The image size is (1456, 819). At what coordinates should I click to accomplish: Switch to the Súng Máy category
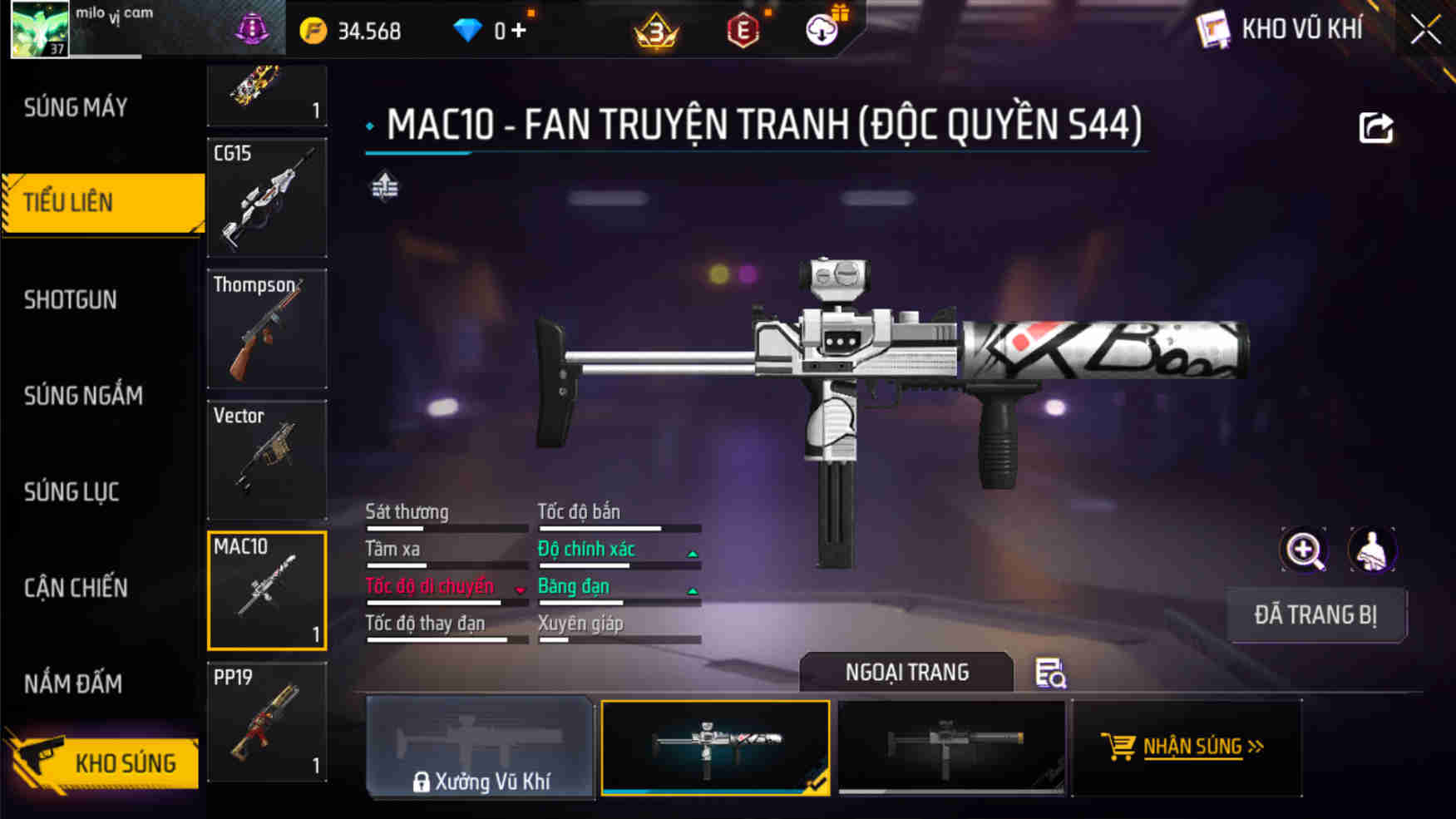pyautogui.click(x=77, y=107)
